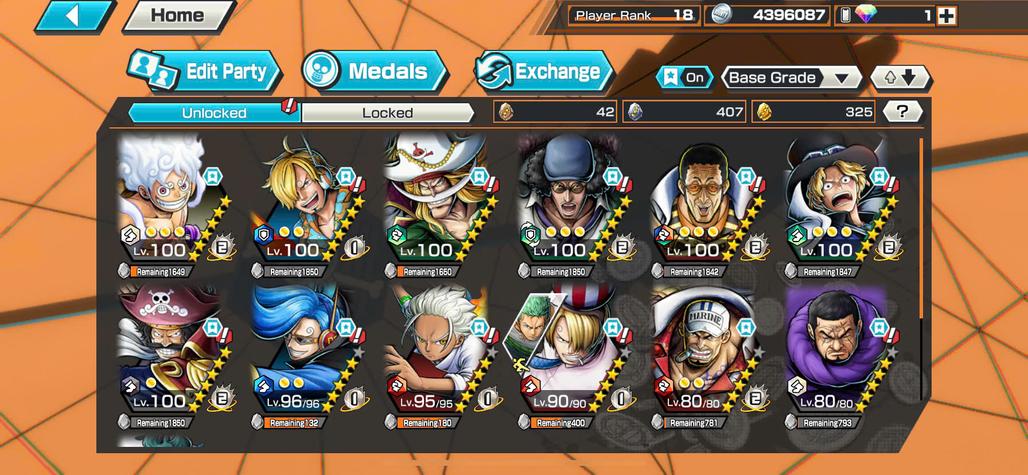Viewport: 1028px width, 475px height.
Task: Open the Base Grade sort dropdown
Action: point(792,78)
